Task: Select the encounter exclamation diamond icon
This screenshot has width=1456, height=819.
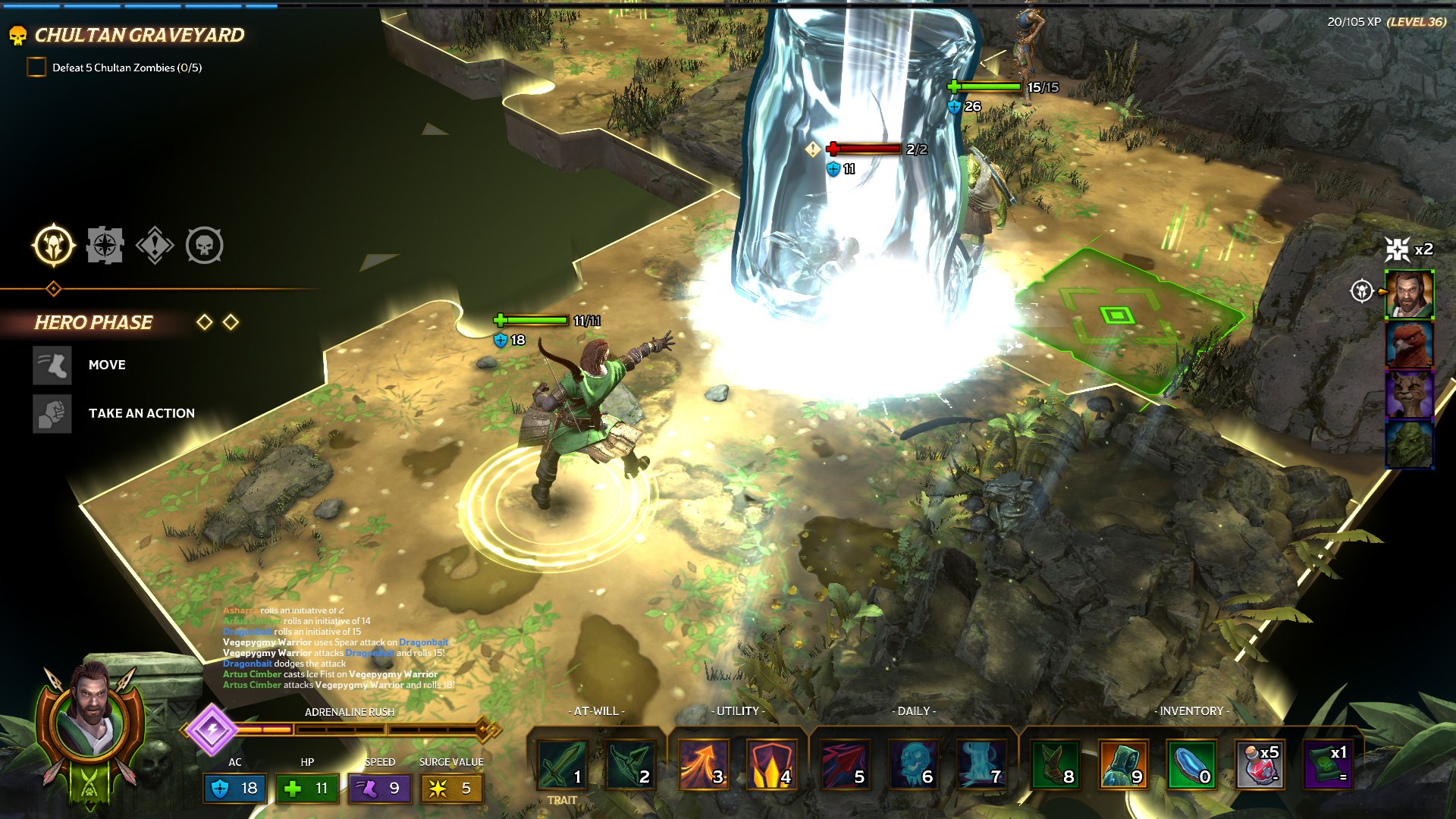Action: pyautogui.click(x=155, y=246)
